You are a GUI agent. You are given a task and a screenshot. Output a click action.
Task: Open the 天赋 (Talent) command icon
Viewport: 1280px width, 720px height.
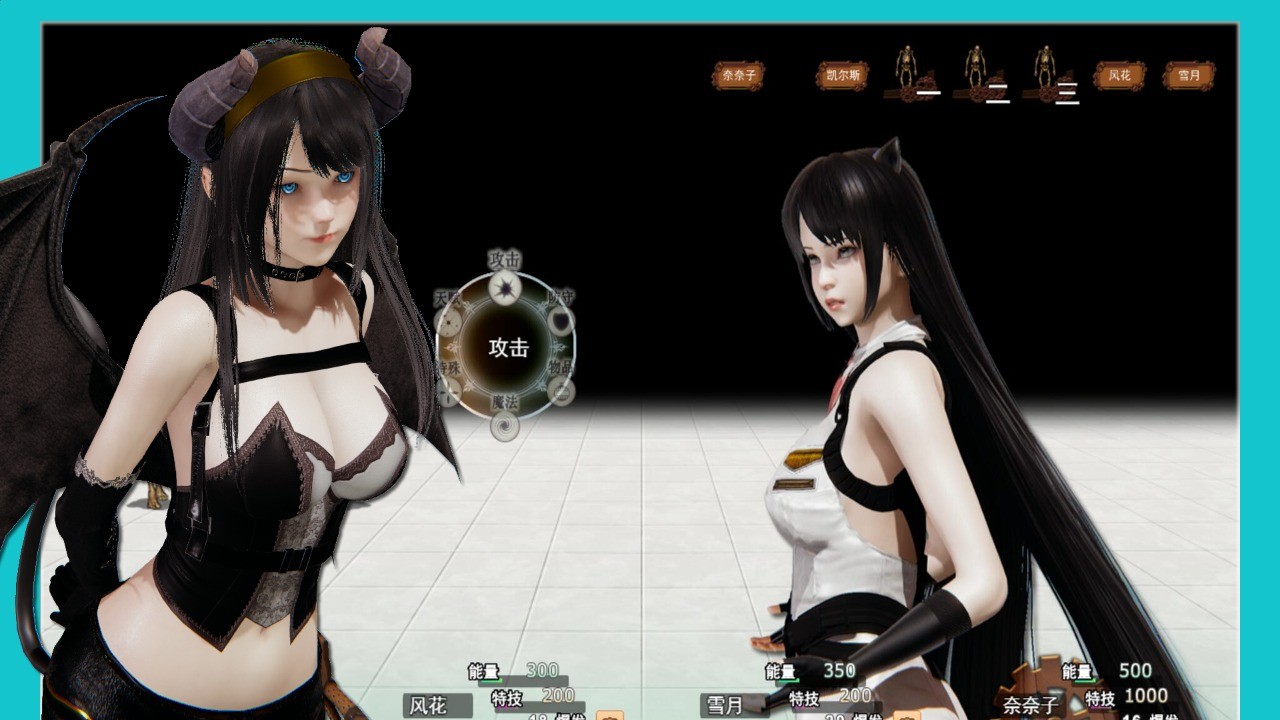point(448,321)
